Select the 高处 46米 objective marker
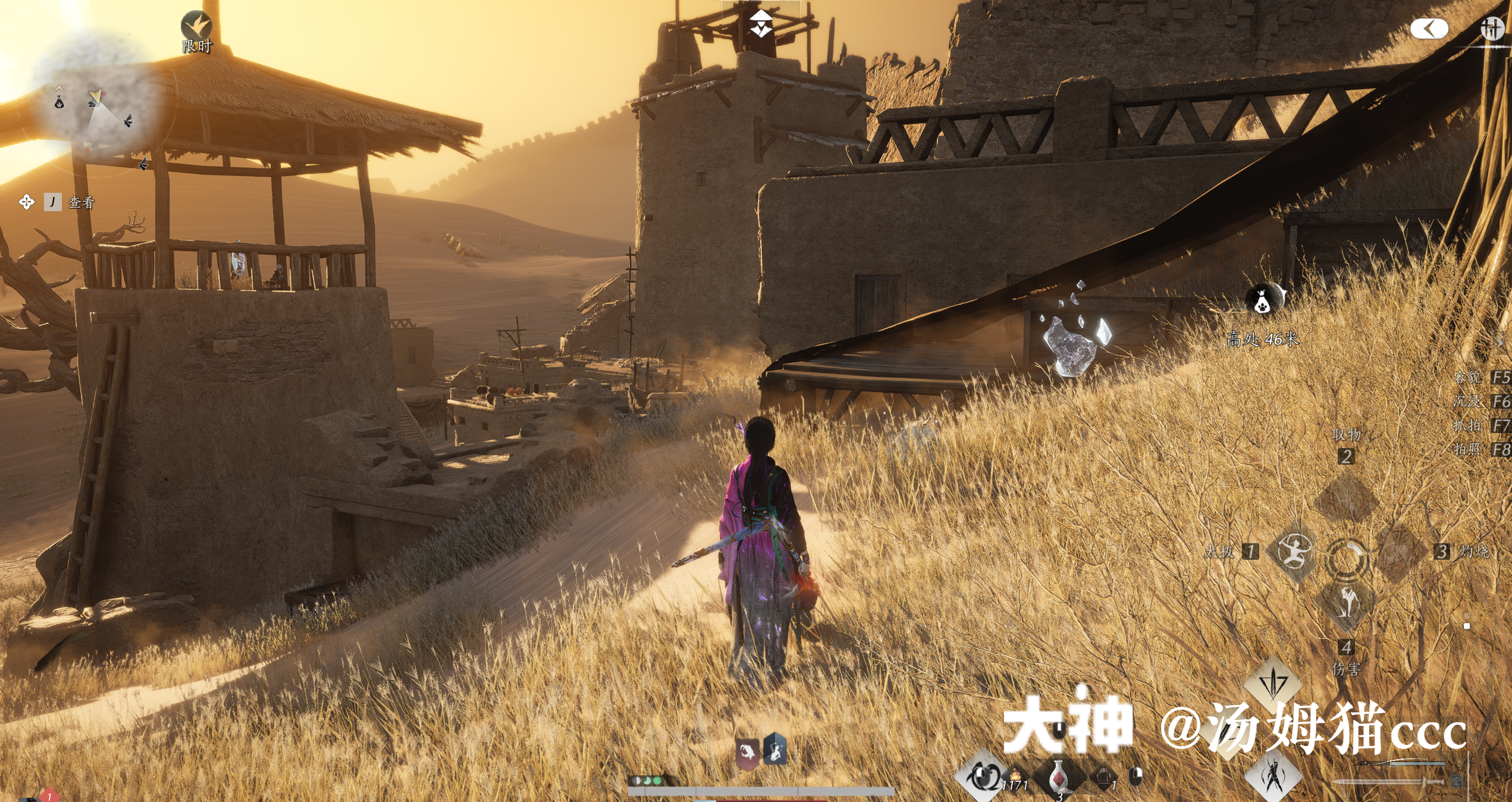 1263,299
